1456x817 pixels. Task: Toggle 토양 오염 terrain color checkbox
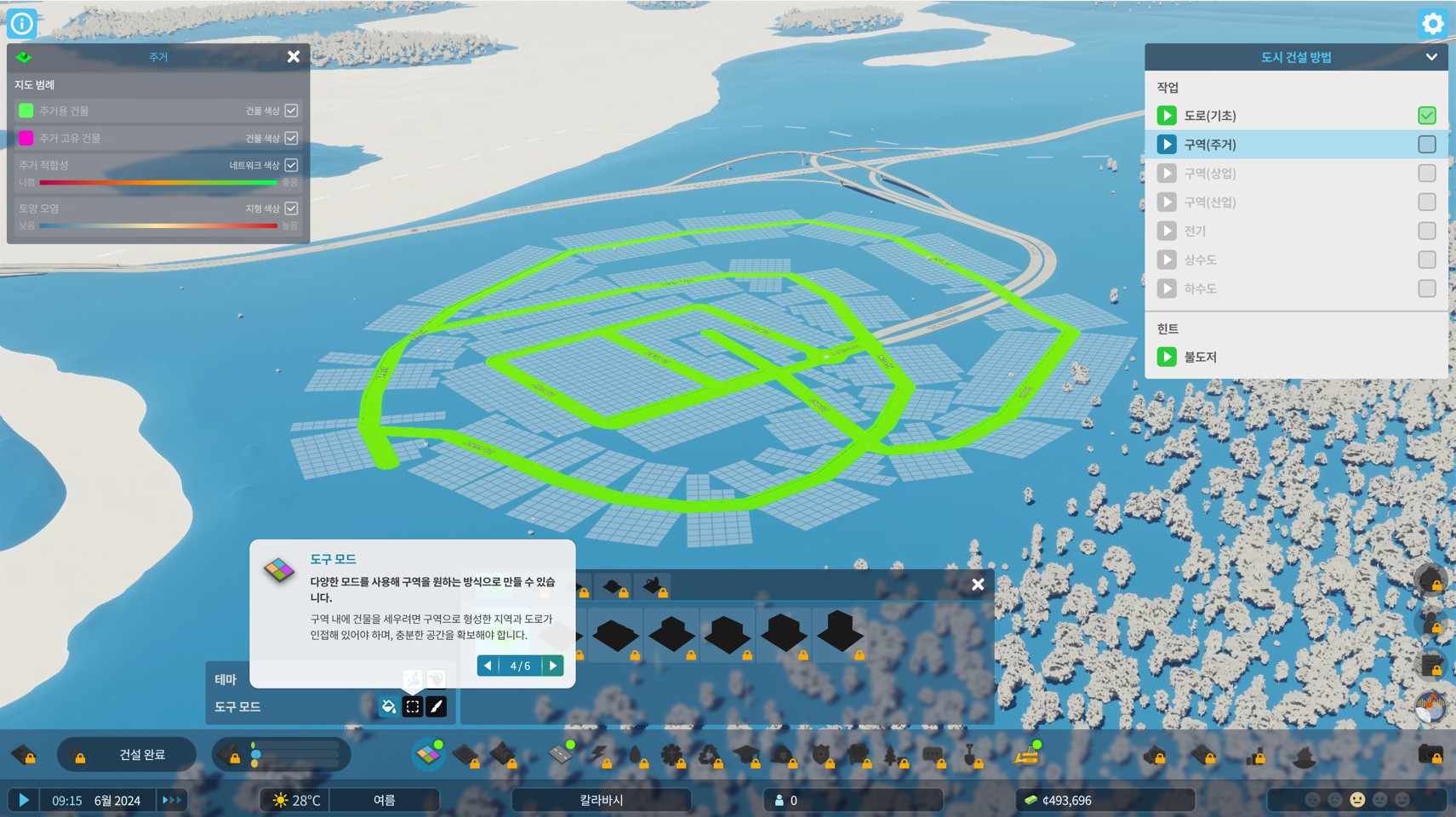(x=291, y=209)
